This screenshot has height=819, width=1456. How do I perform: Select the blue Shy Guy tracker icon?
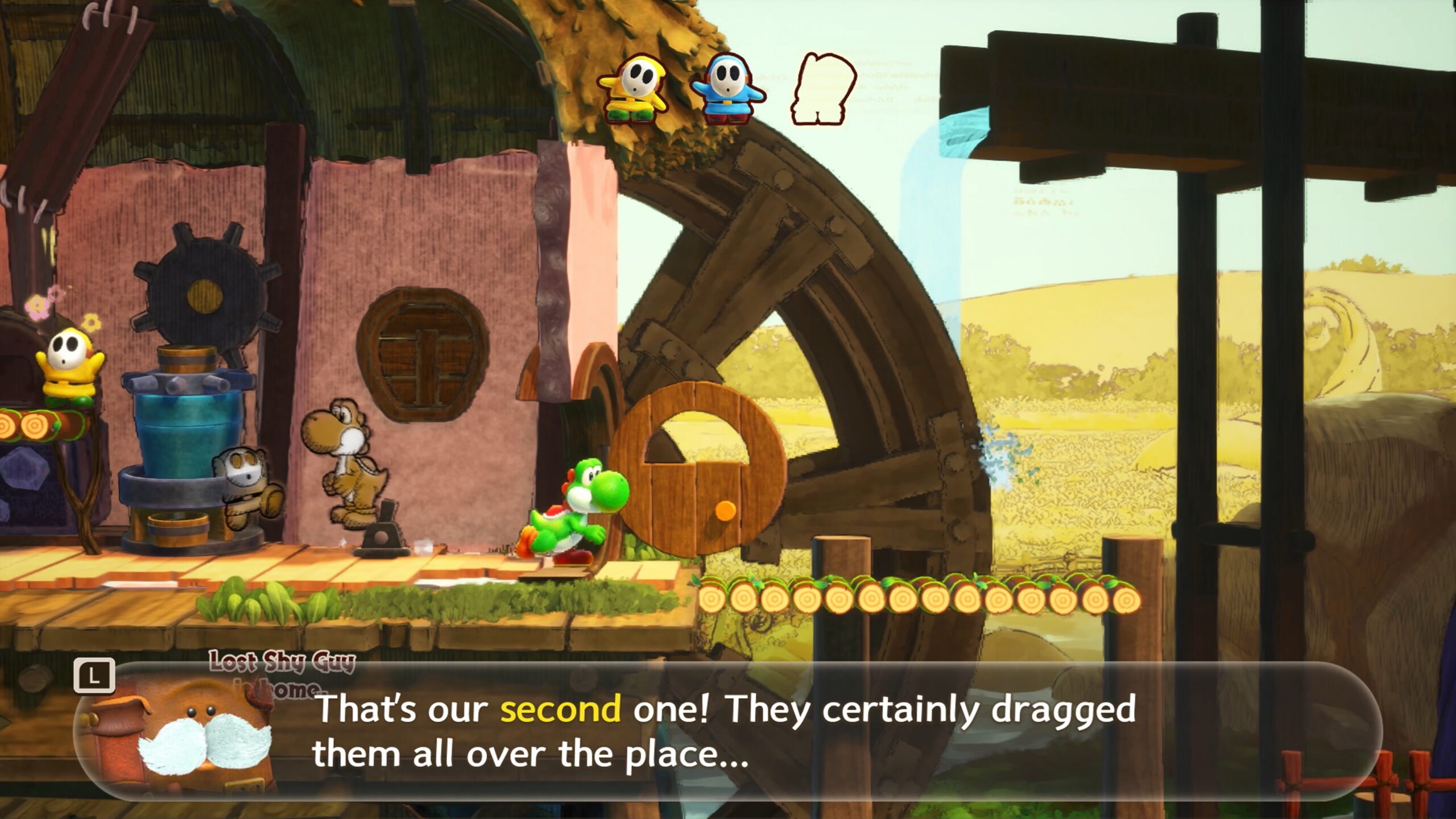[727, 88]
